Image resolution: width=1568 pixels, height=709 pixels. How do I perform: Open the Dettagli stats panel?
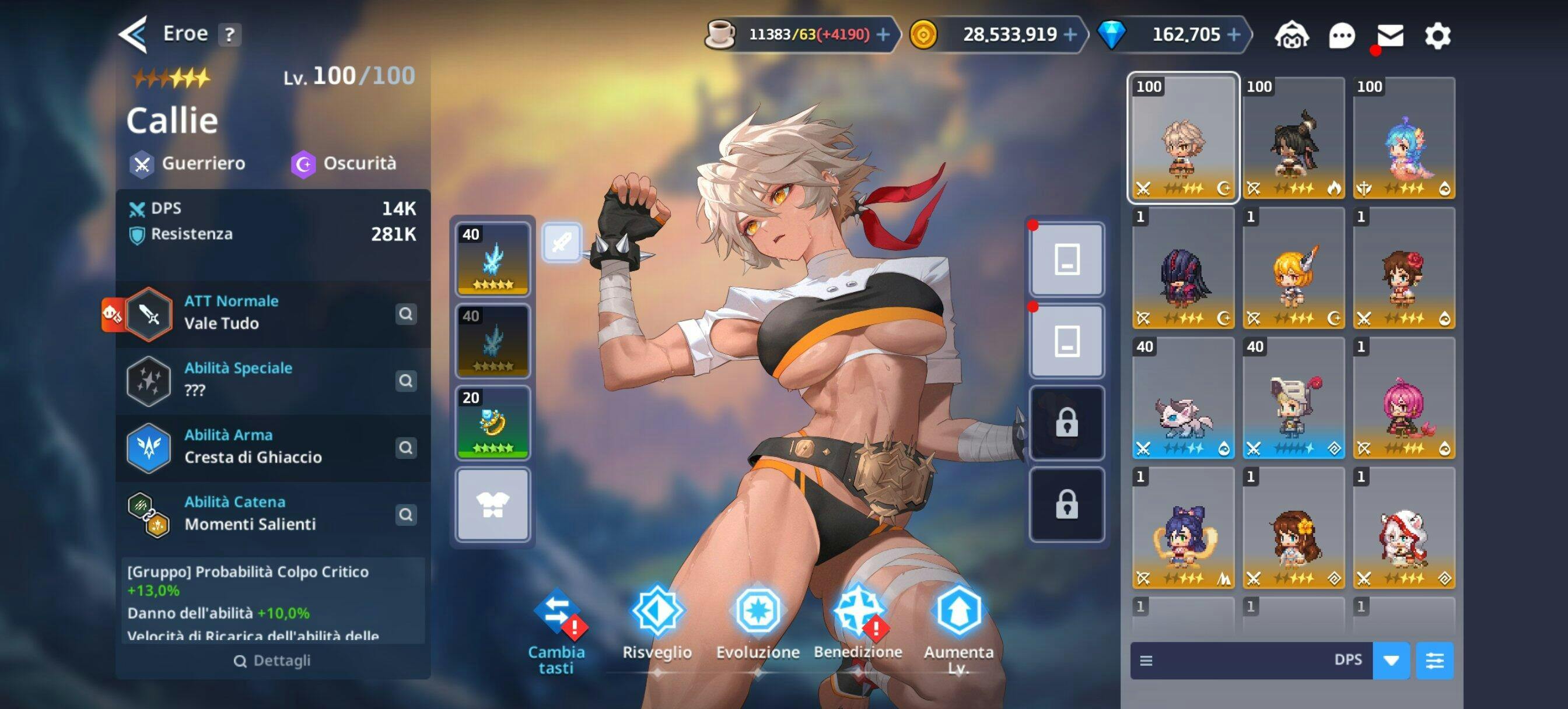272,660
